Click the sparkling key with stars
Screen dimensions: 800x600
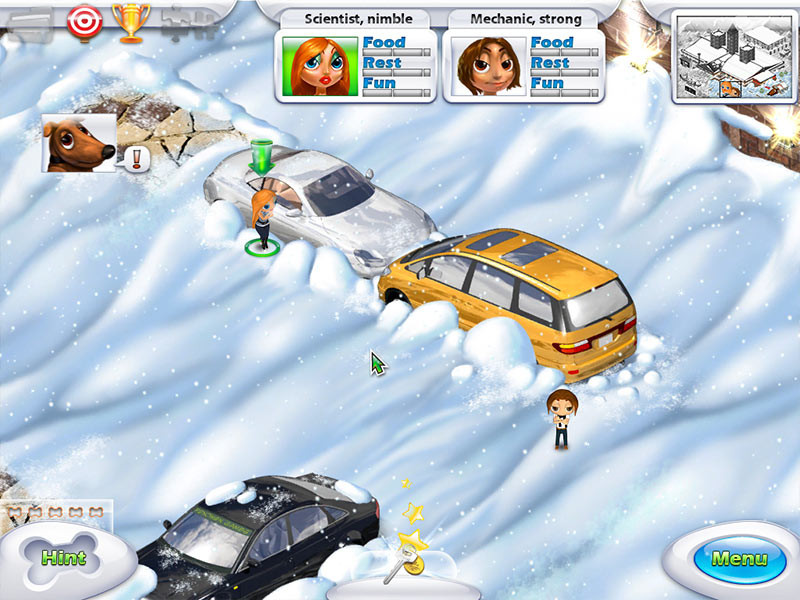pyautogui.click(x=409, y=550)
